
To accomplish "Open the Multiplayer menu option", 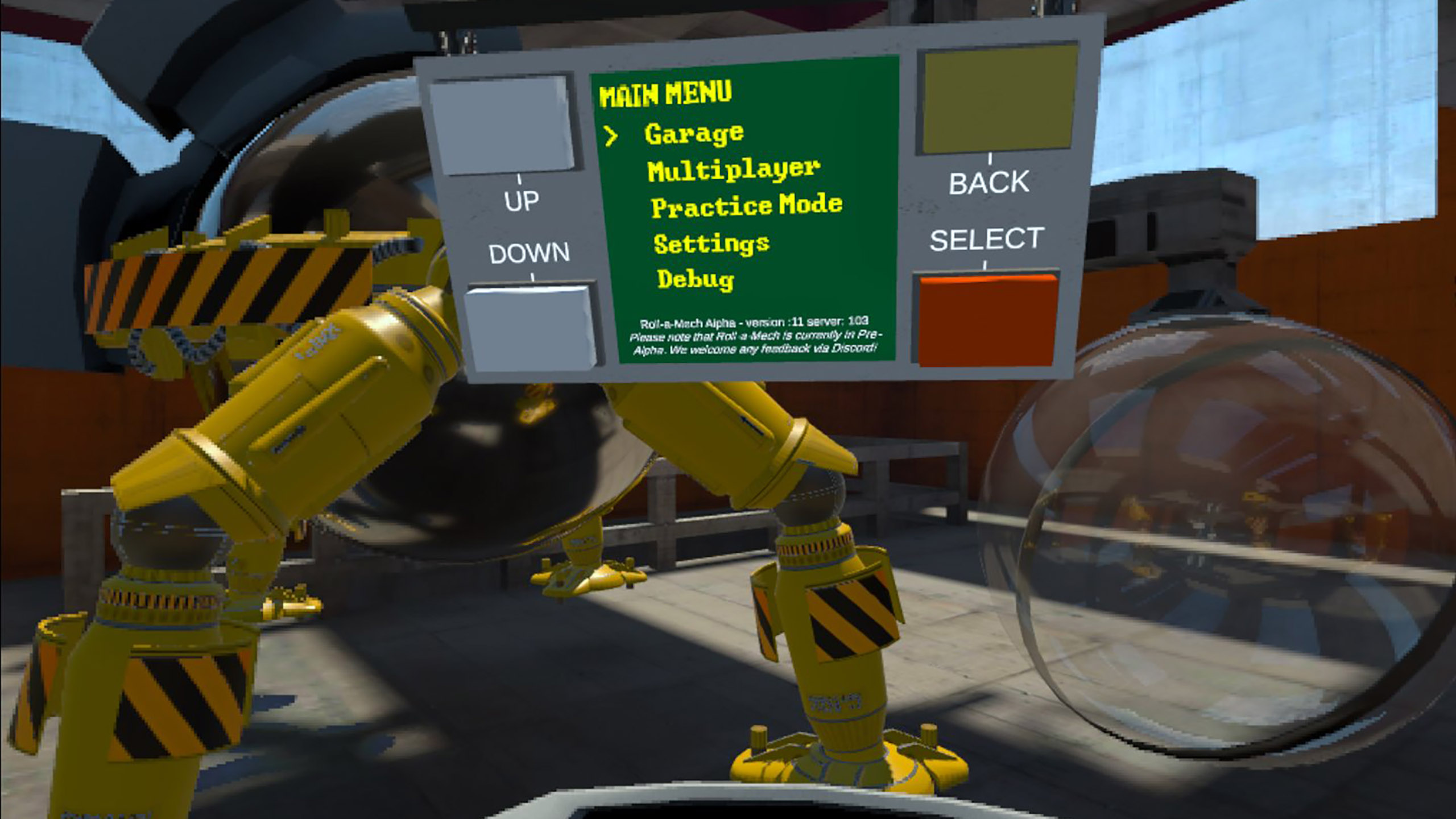I will pyautogui.click(x=733, y=170).
